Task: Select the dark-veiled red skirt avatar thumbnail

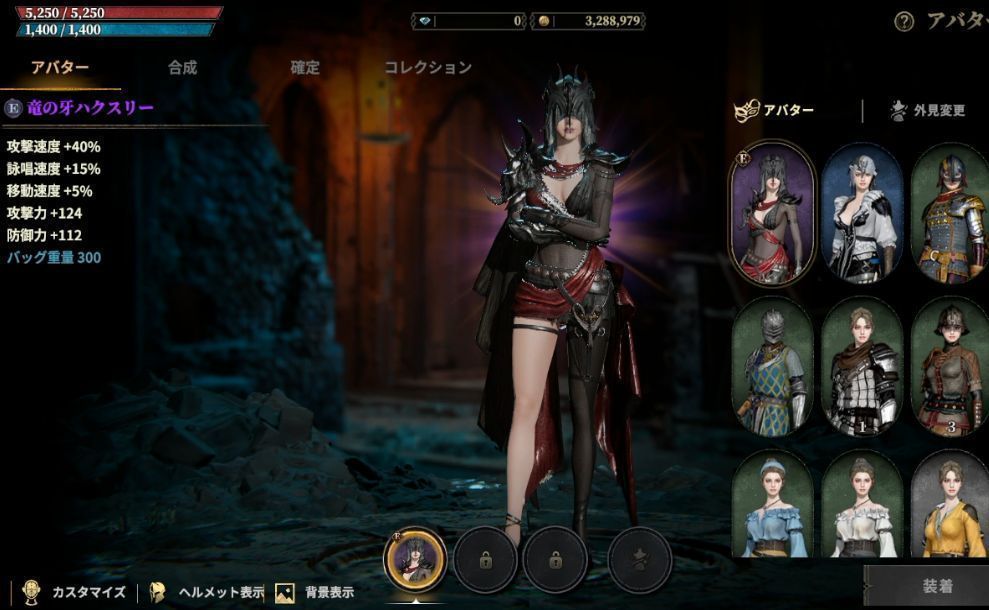Action: click(772, 213)
